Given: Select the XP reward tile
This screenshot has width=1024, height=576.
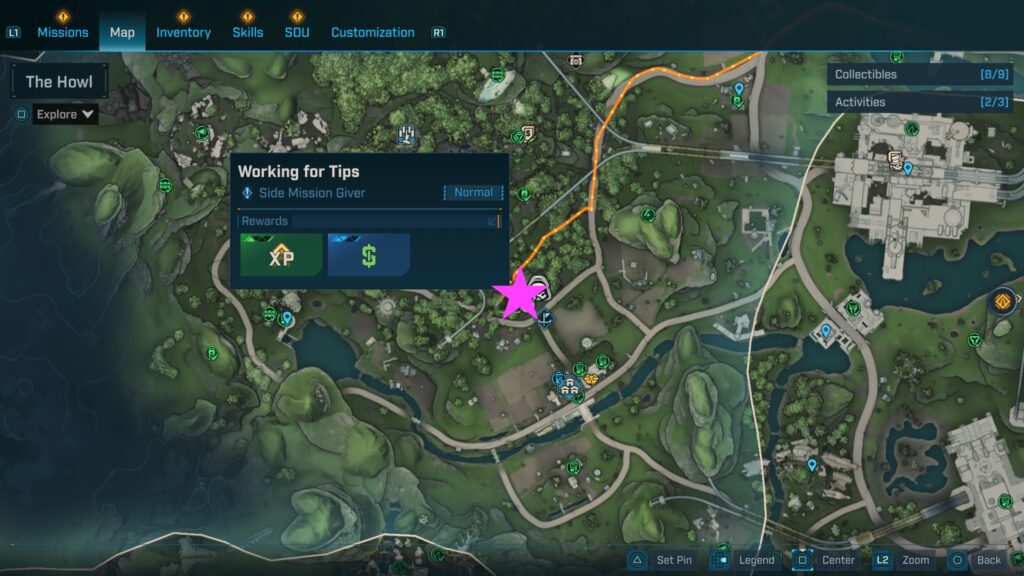Looking at the screenshot, I should [x=281, y=255].
